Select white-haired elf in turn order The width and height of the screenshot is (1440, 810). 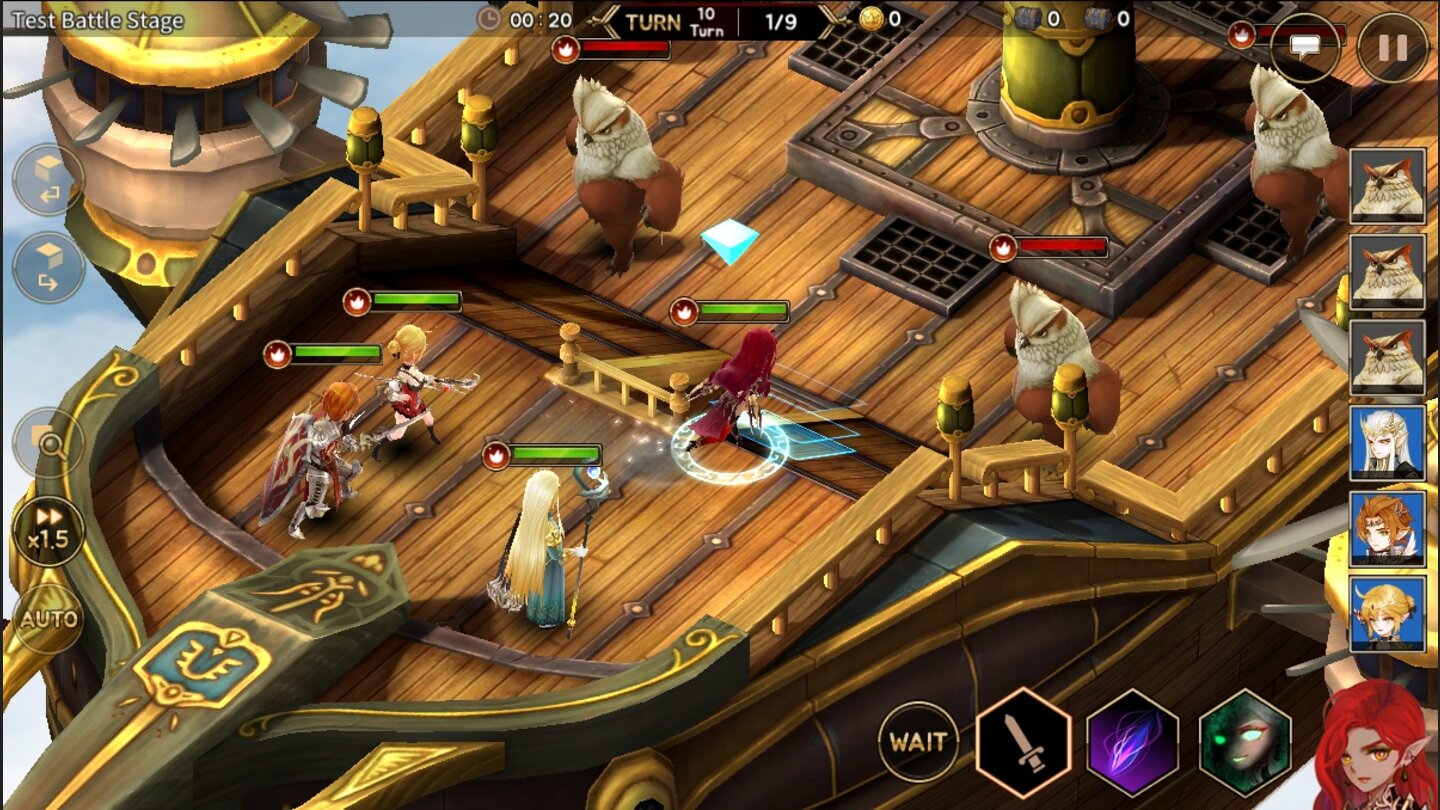(x=1387, y=442)
